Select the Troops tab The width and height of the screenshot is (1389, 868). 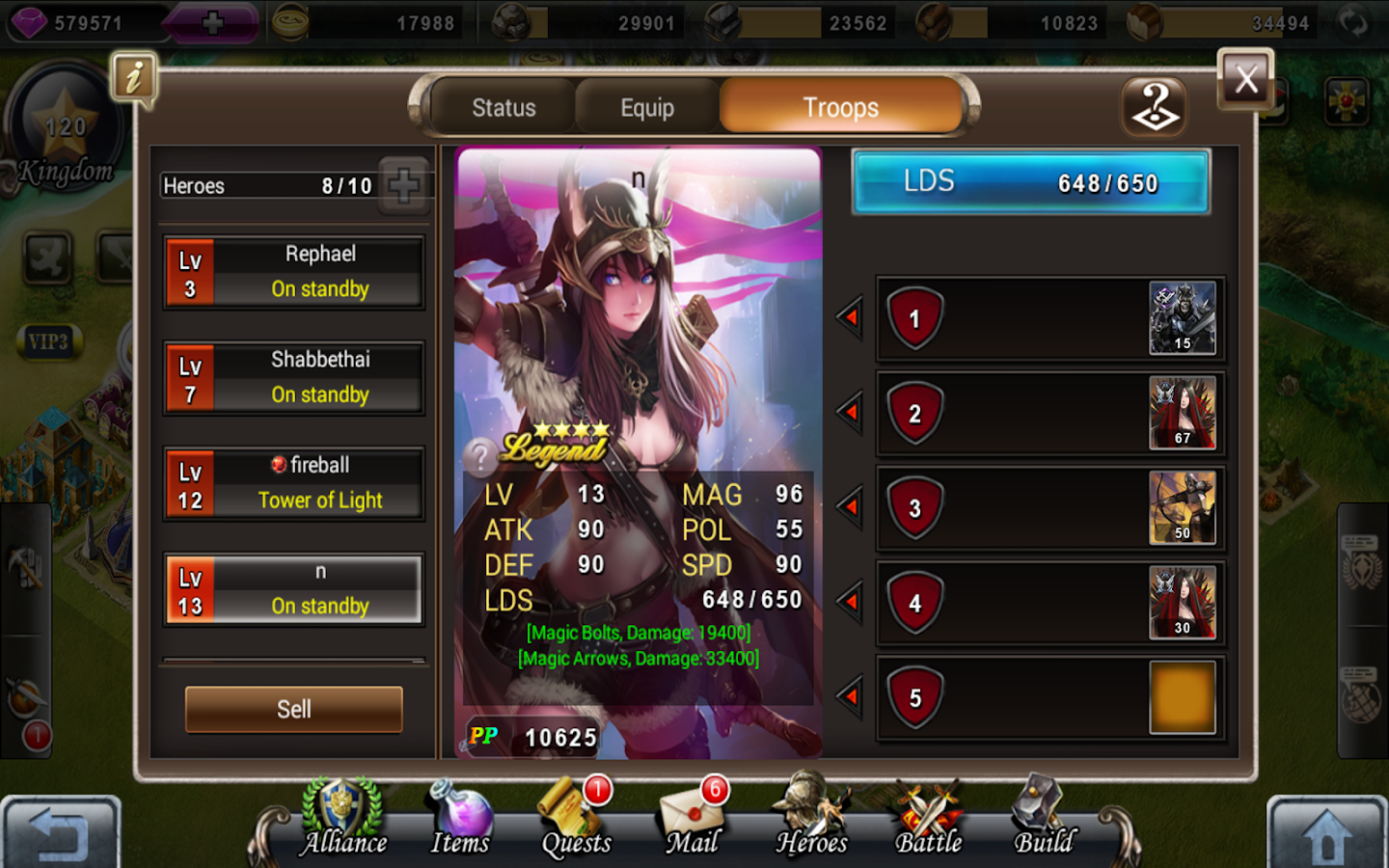(x=840, y=107)
